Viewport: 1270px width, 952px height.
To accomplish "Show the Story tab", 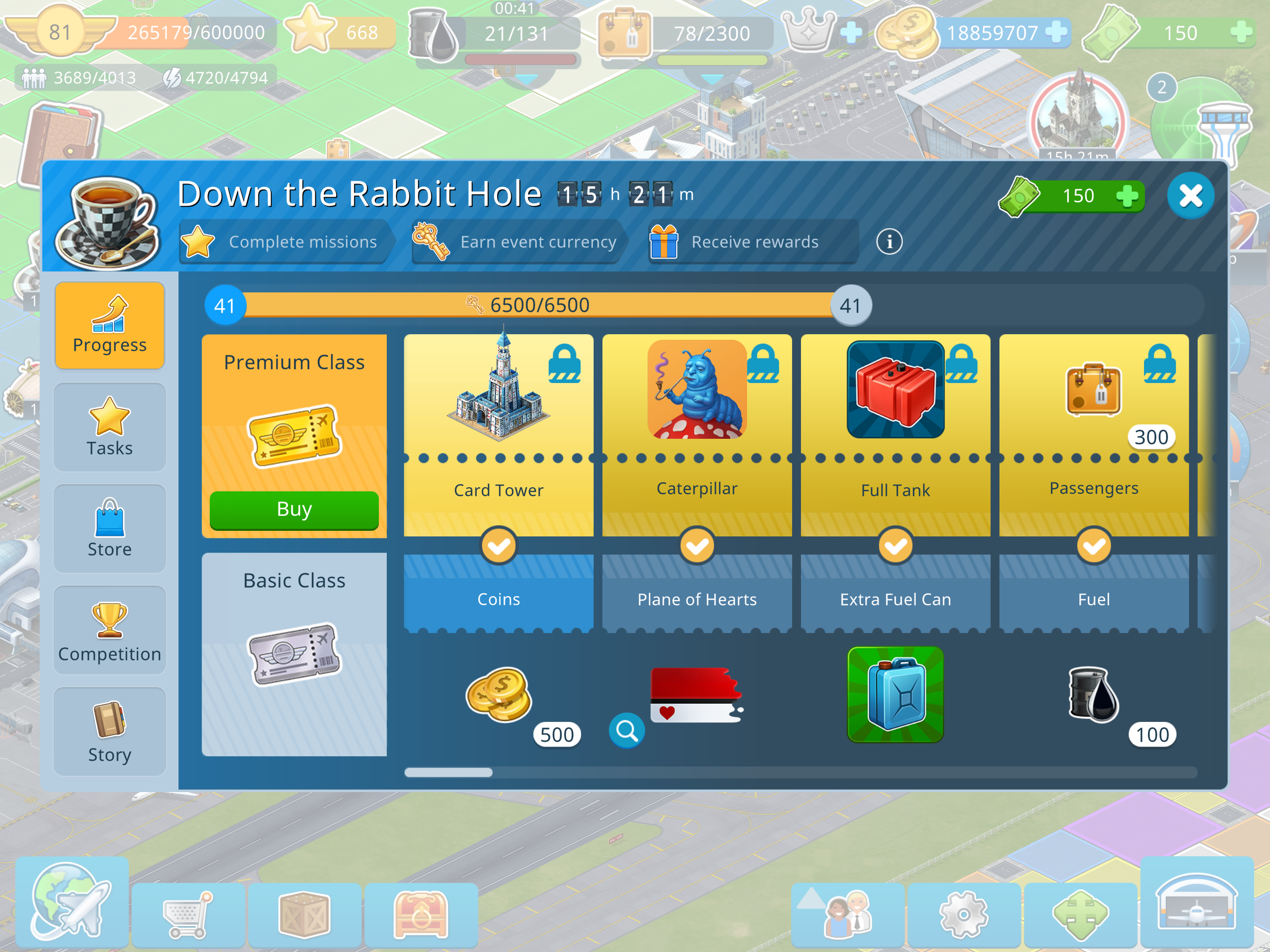I will point(110,732).
